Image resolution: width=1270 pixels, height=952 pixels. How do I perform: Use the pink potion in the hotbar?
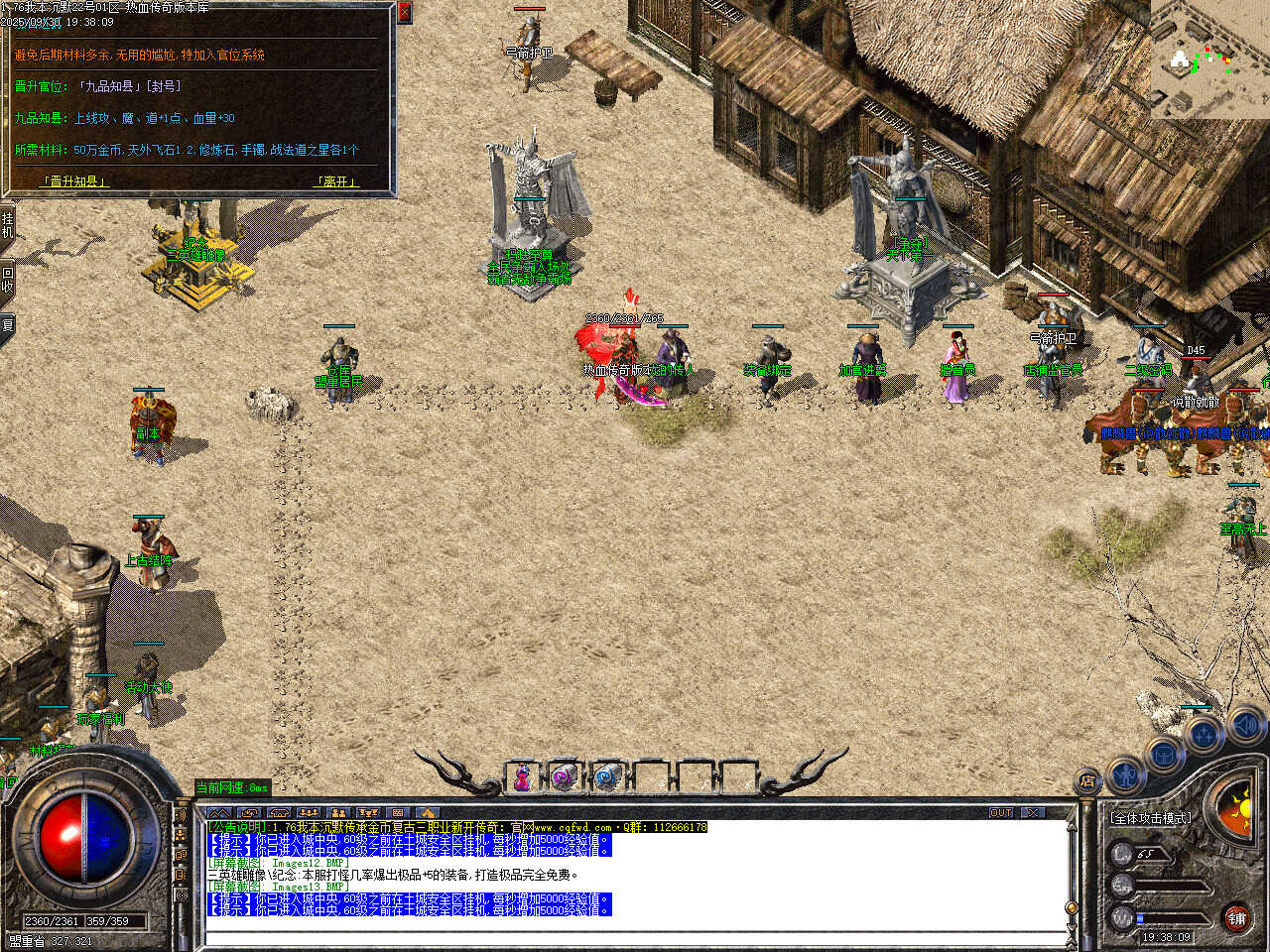(522, 778)
